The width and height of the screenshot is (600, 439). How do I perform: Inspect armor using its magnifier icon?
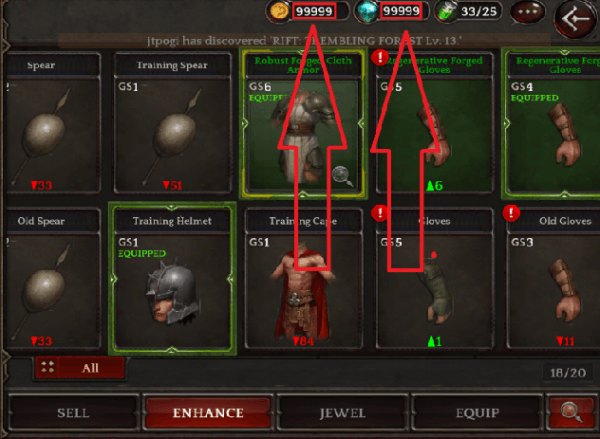click(x=342, y=177)
